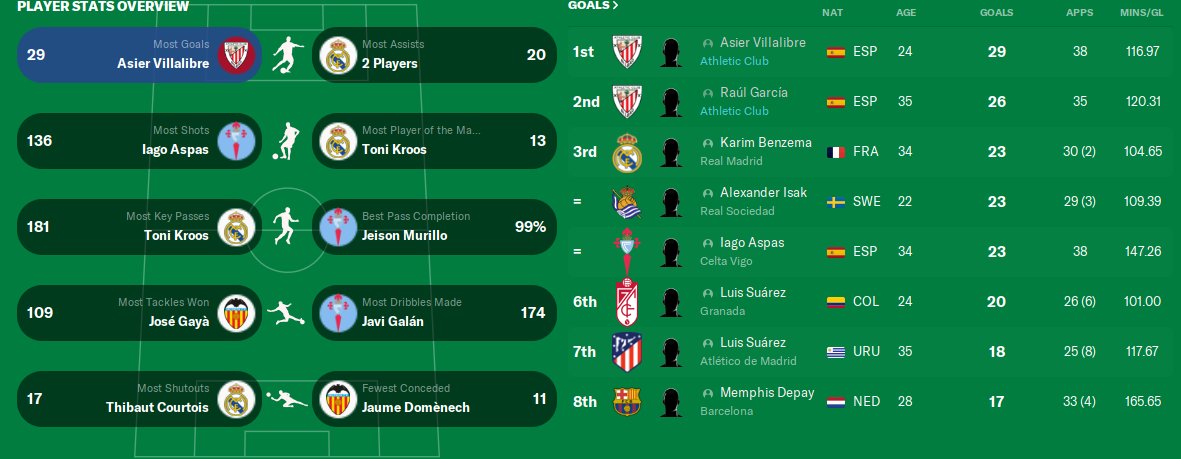This screenshot has height=459, width=1181.
Task: Open the Goals leaderboard header link
Action: [593, 6]
